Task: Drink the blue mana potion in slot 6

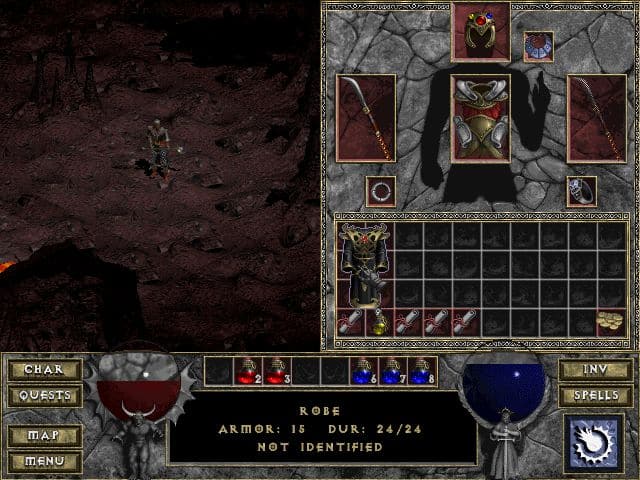Action: point(362,372)
